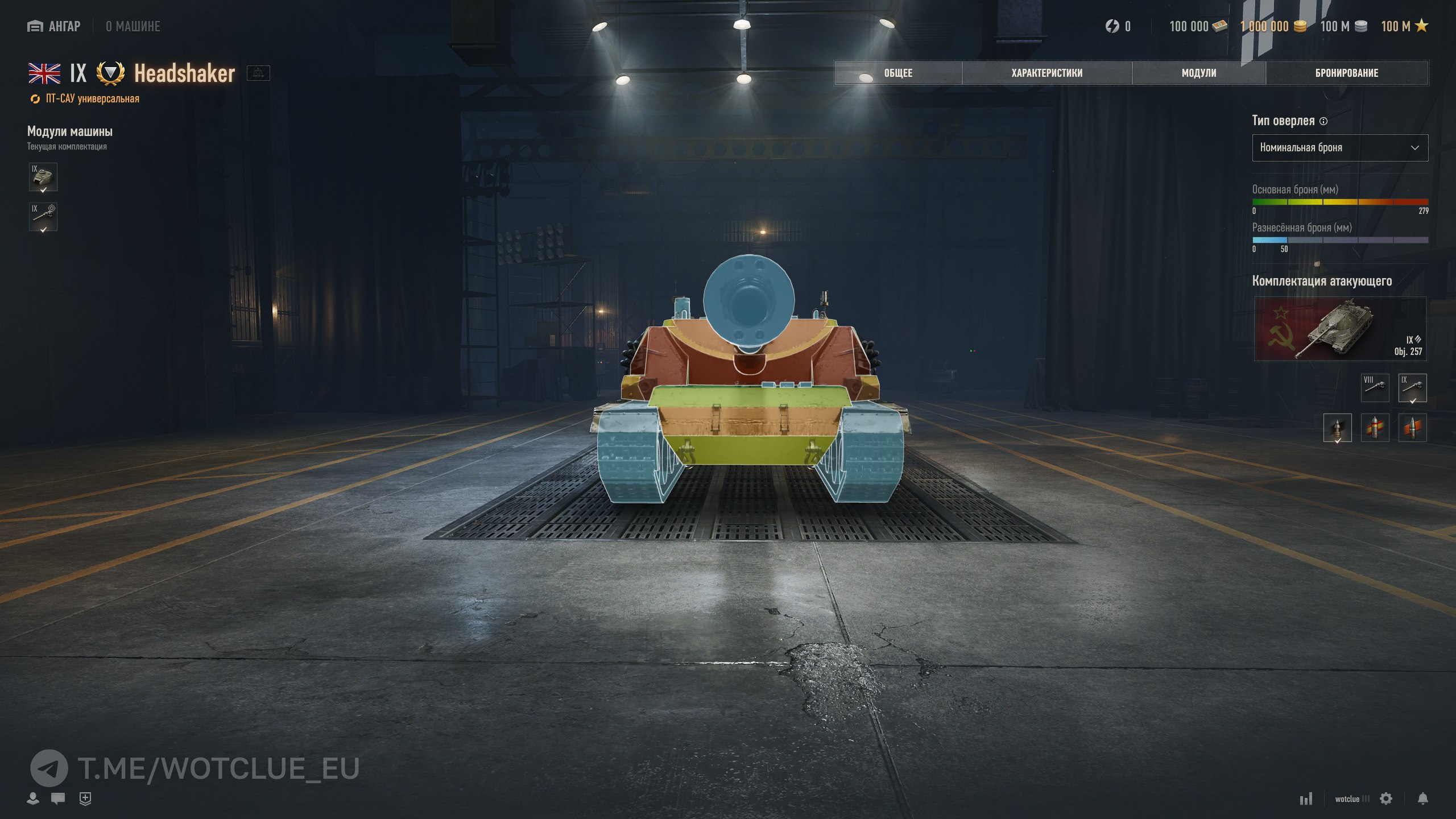Viewport: 1456px width, 819px height.
Task: Click the info icon beside Тип оверлея
Action: (x=1323, y=121)
